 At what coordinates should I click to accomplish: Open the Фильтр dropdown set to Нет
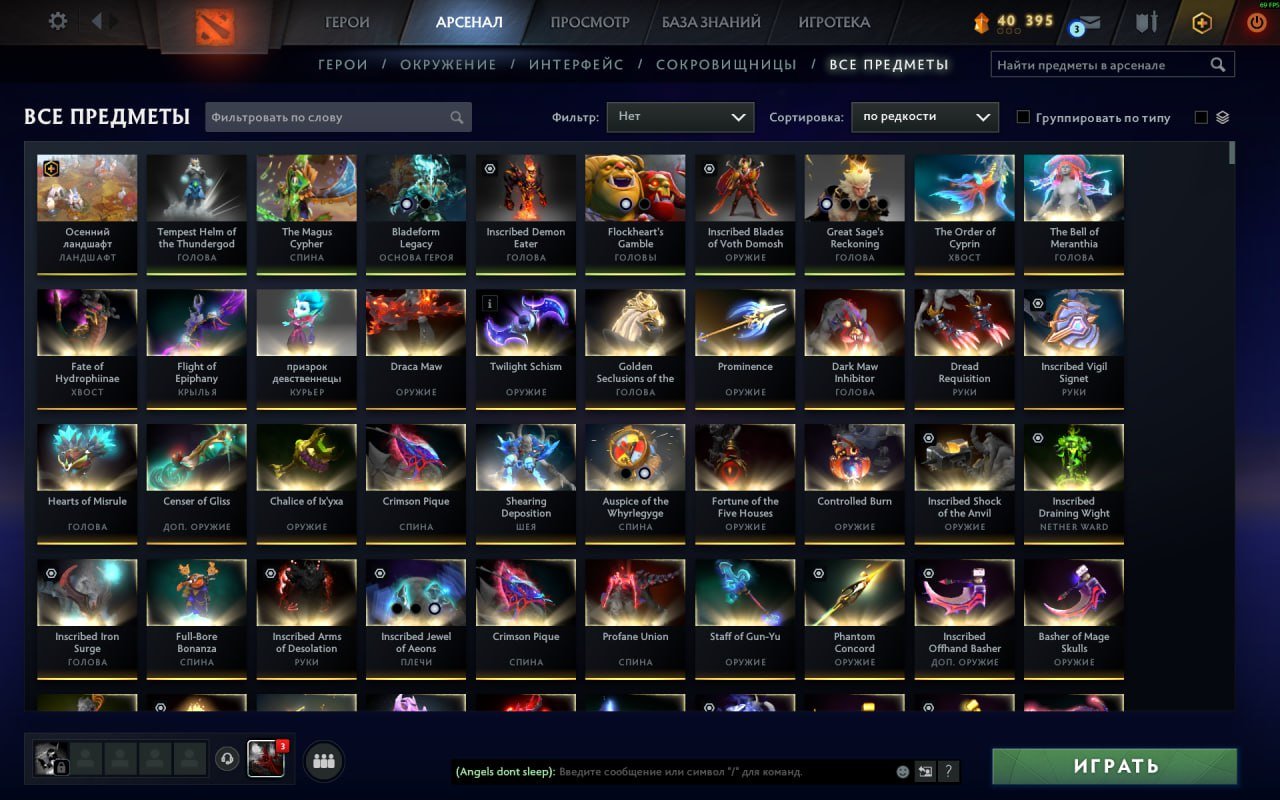680,116
